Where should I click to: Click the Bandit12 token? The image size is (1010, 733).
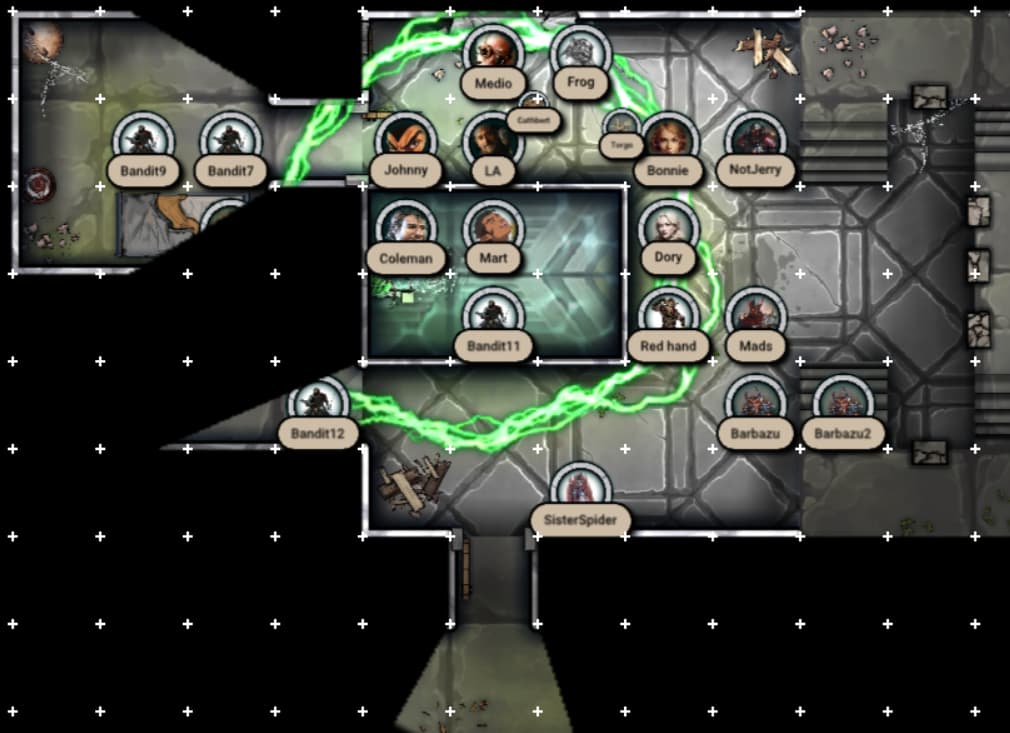pyautogui.click(x=318, y=404)
